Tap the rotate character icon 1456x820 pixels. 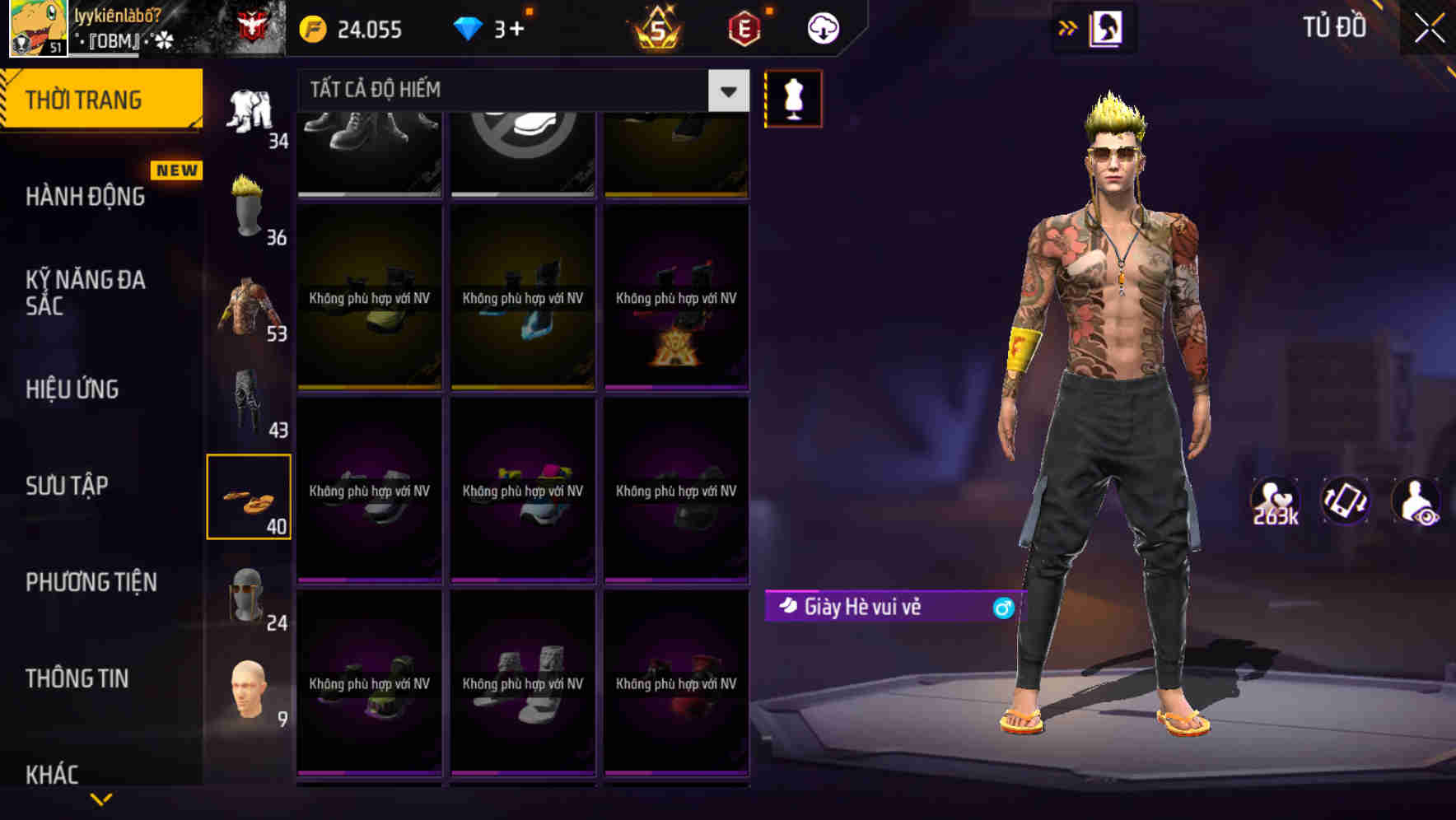tap(1346, 499)
